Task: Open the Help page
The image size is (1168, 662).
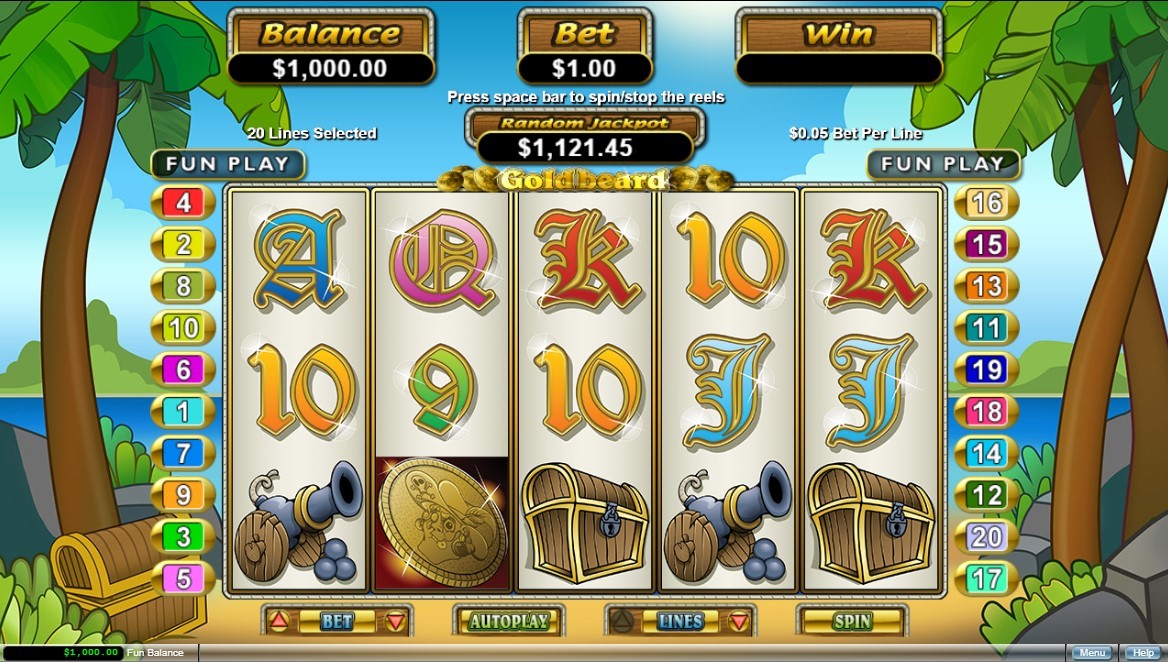Action: tap(1141, 653)
